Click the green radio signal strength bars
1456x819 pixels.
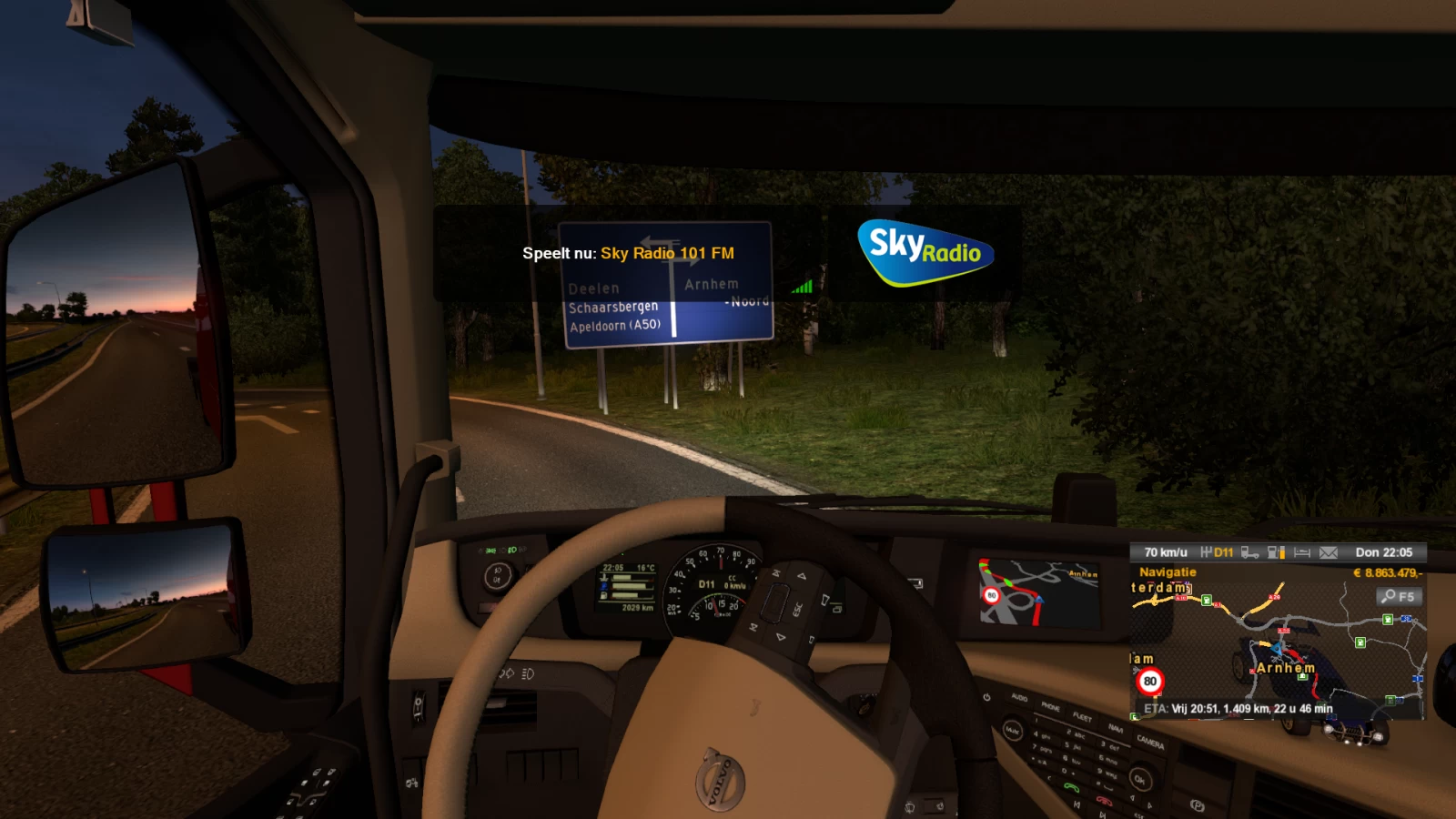802,285
